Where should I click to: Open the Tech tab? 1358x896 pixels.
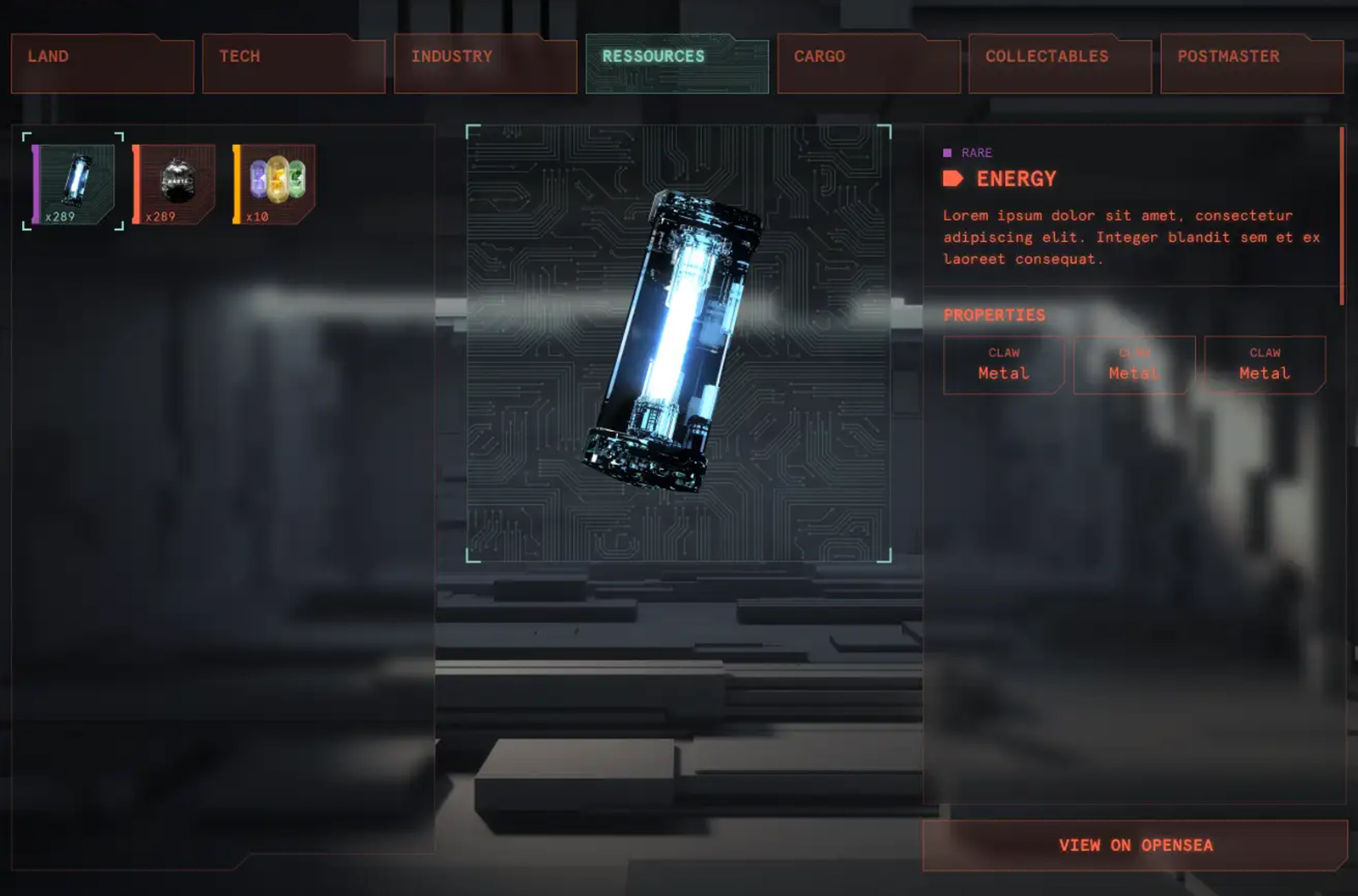[294, 64]
